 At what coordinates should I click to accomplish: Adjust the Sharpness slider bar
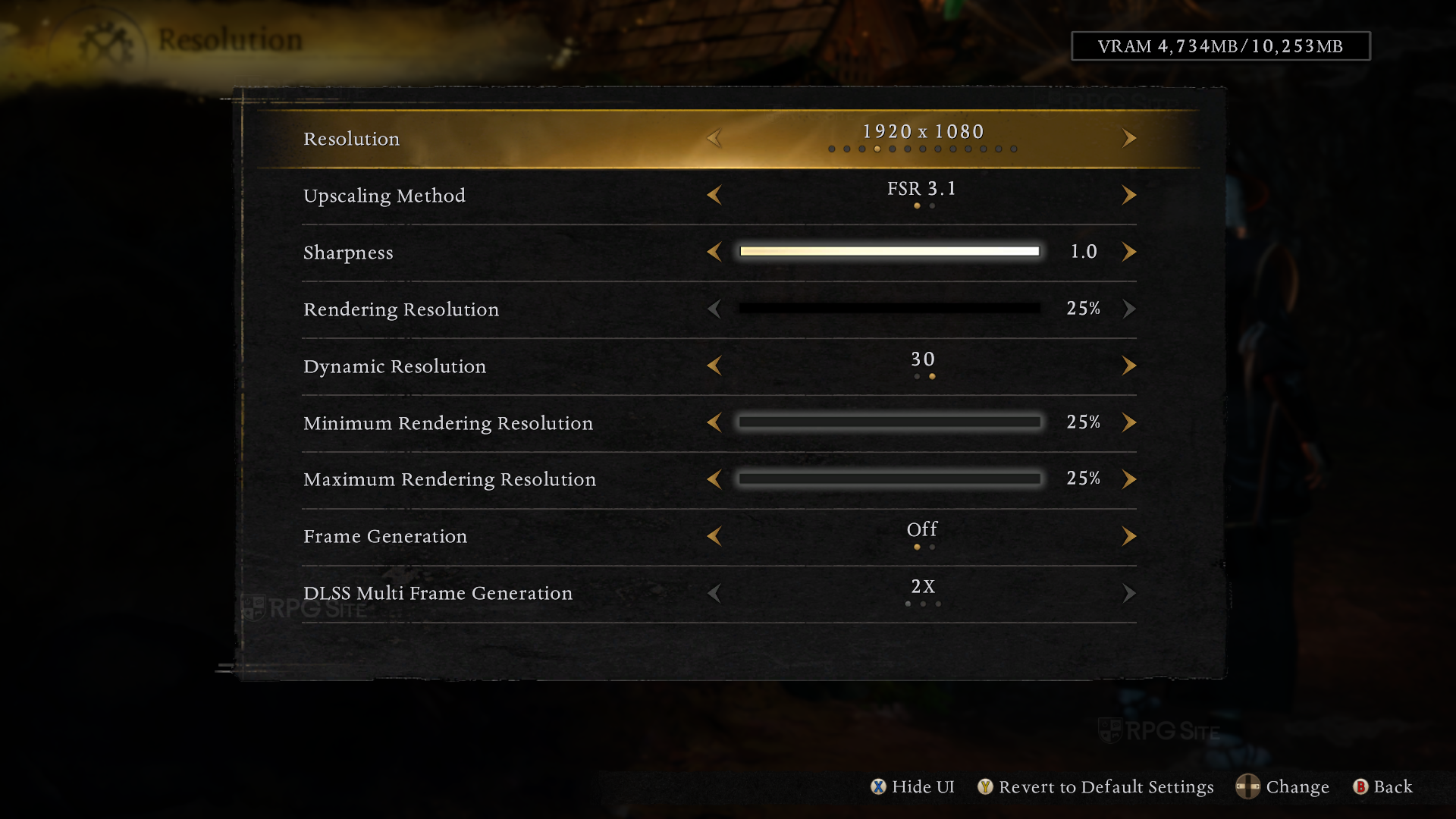pyautogui.click(x=890, y=252)
